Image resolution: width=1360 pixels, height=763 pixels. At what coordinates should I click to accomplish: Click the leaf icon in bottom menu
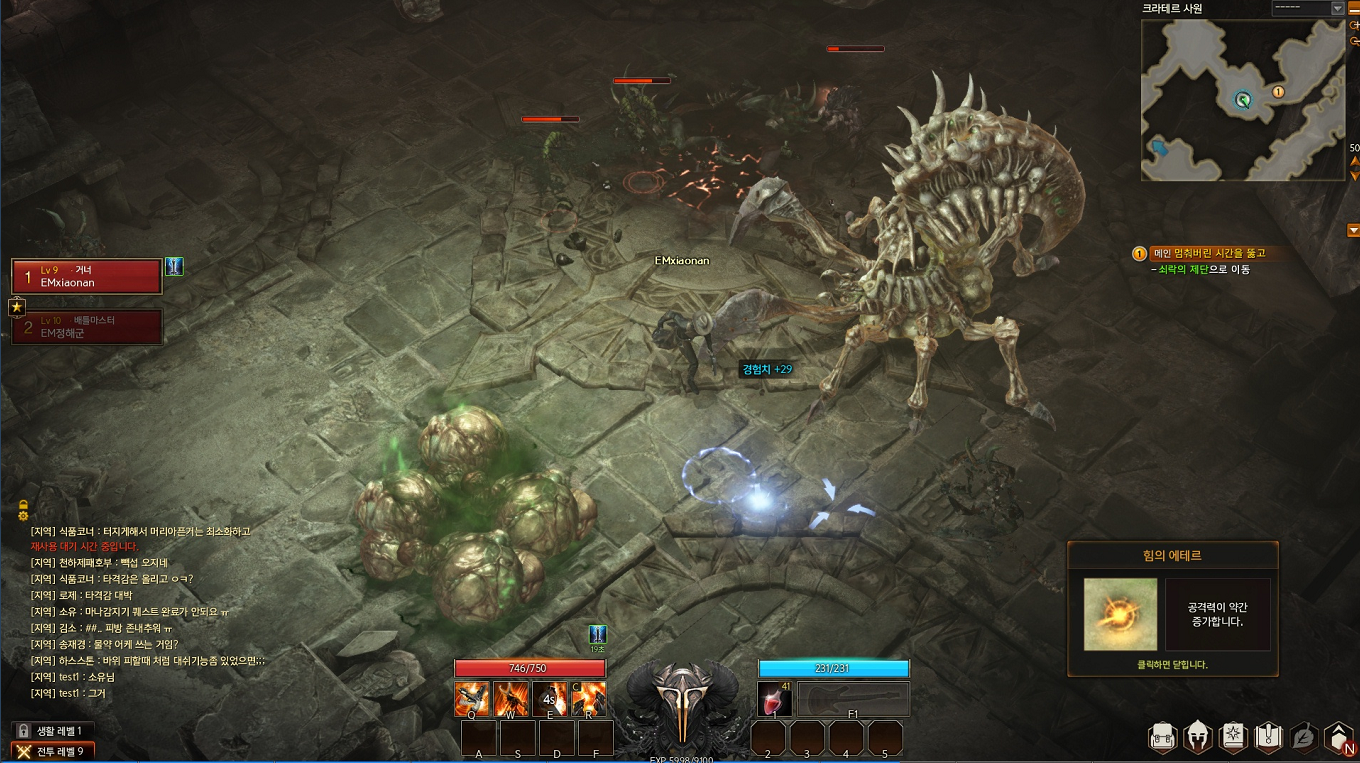click(1303, 739)
